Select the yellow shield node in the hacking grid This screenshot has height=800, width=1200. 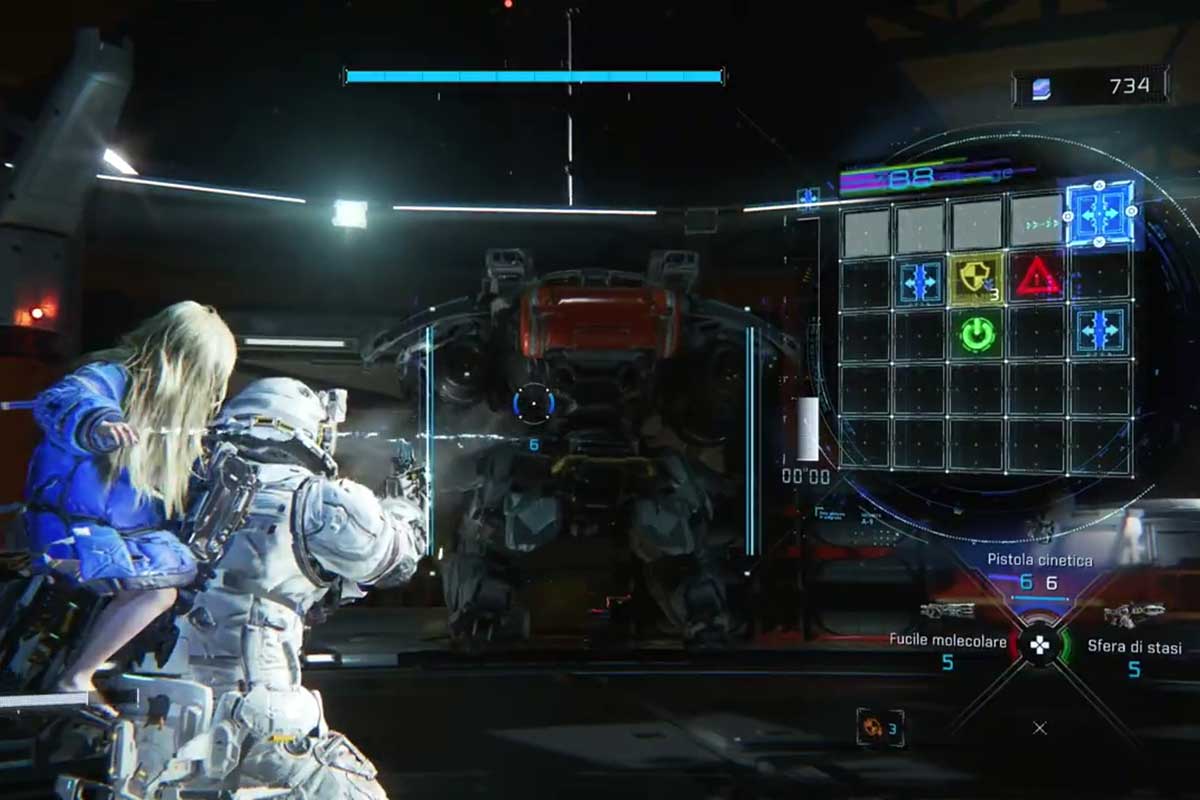point(977,278)
